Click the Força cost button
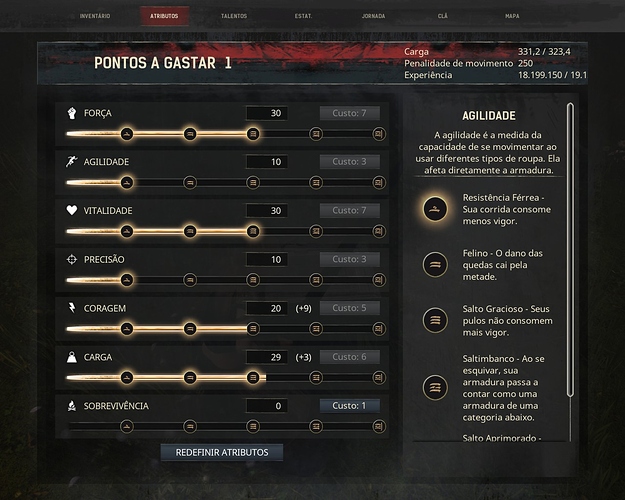The width and height of the screenshot is (625, 500). tap(349, 113)
